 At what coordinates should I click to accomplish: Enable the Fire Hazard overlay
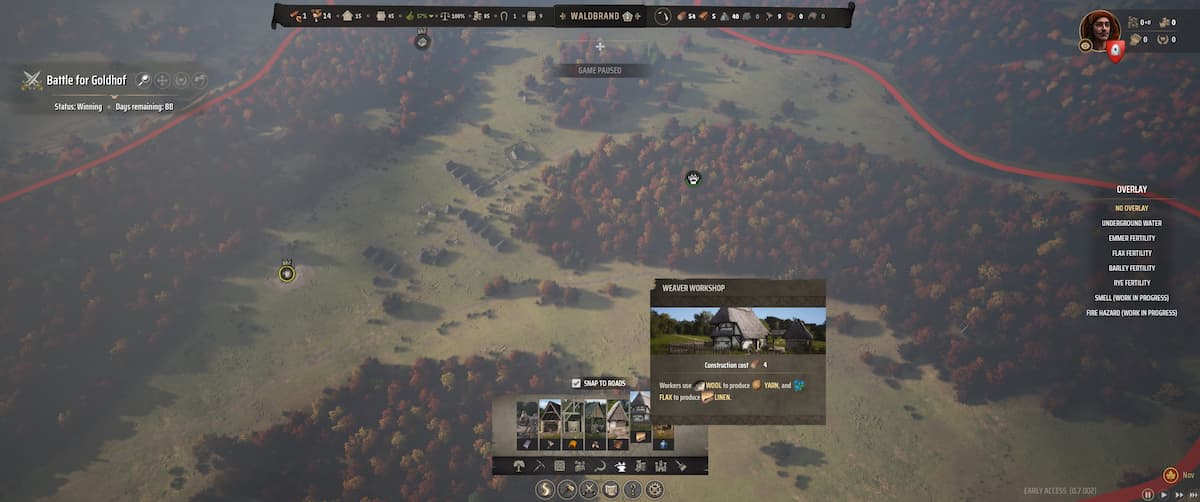tap(1131, 313)
